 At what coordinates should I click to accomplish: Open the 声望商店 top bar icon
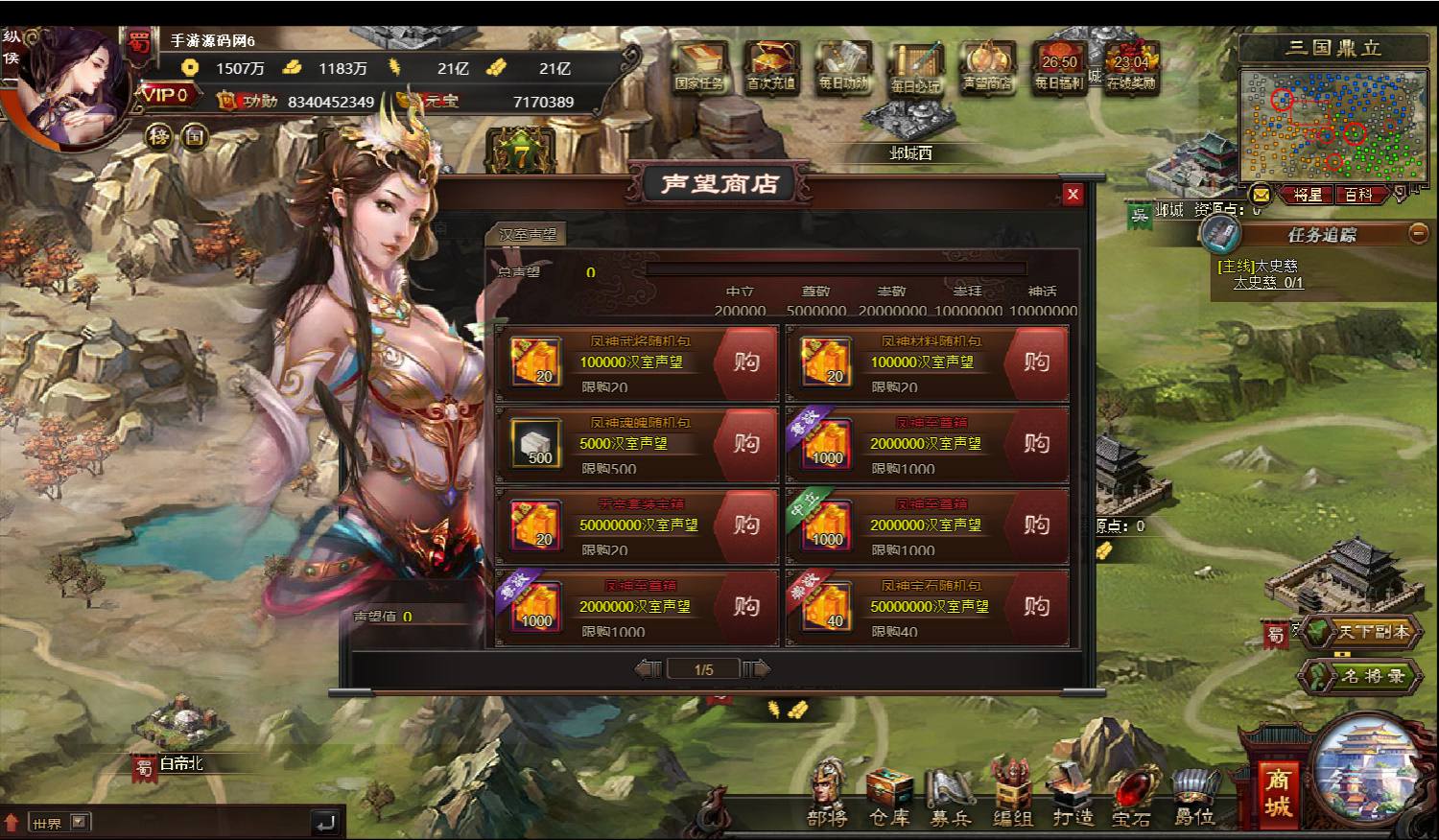[987, 68]
